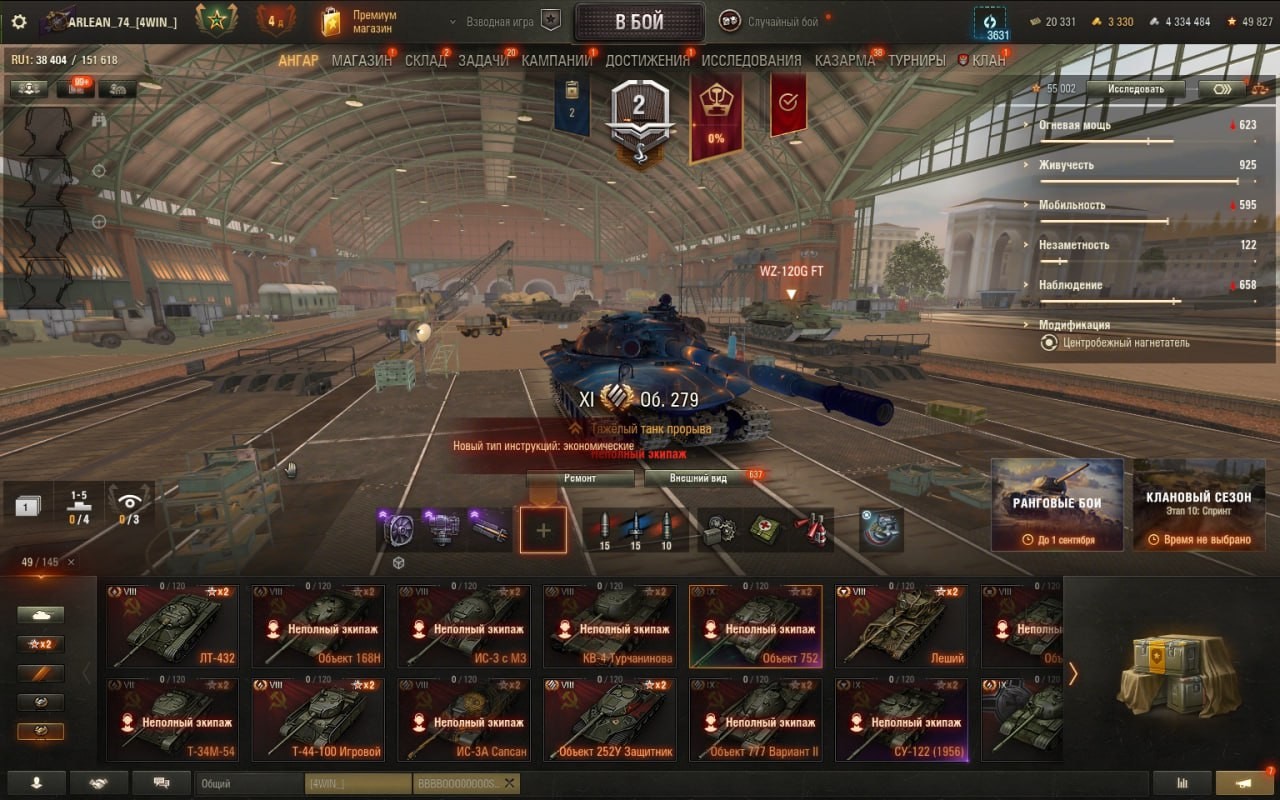Open the settings gear menu
Viewport: 1280px width, 800px height.
(19, 21)
